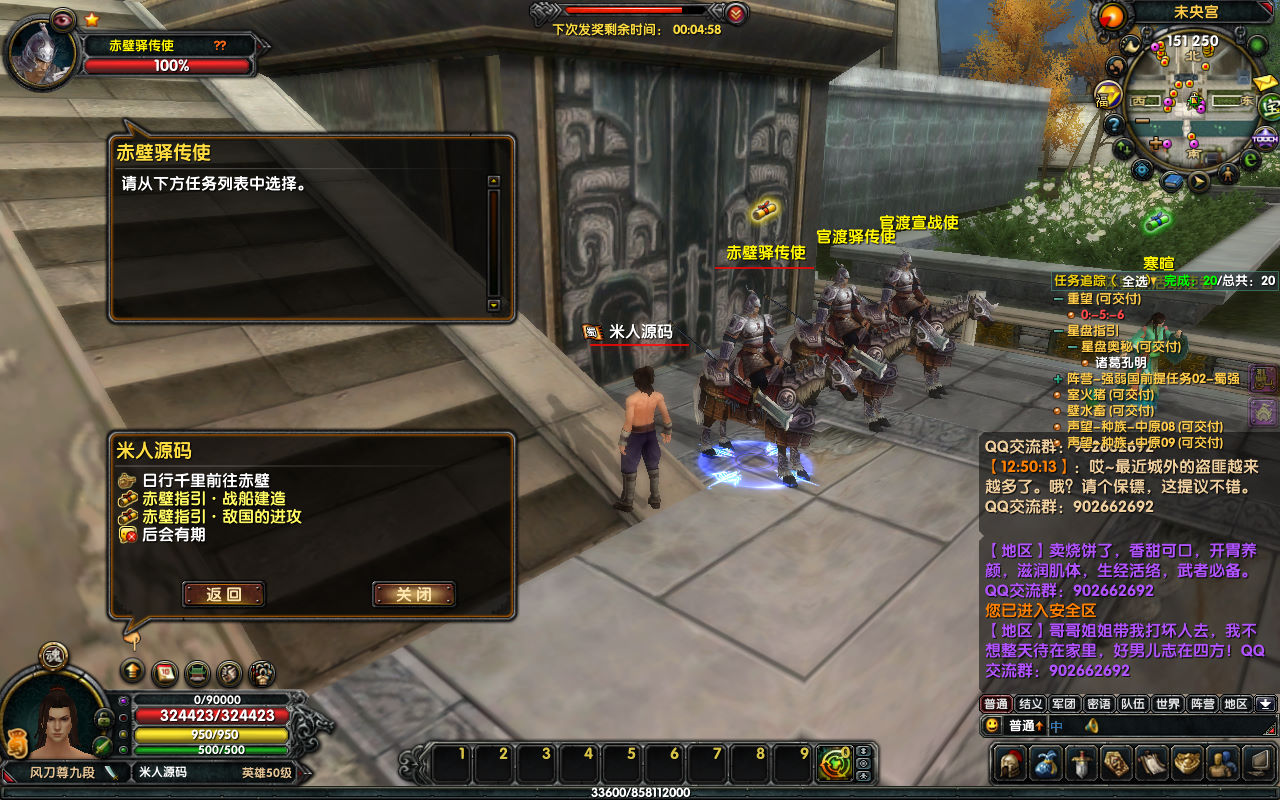Open the 密语 whisper chat tab

click(1098, 704)
